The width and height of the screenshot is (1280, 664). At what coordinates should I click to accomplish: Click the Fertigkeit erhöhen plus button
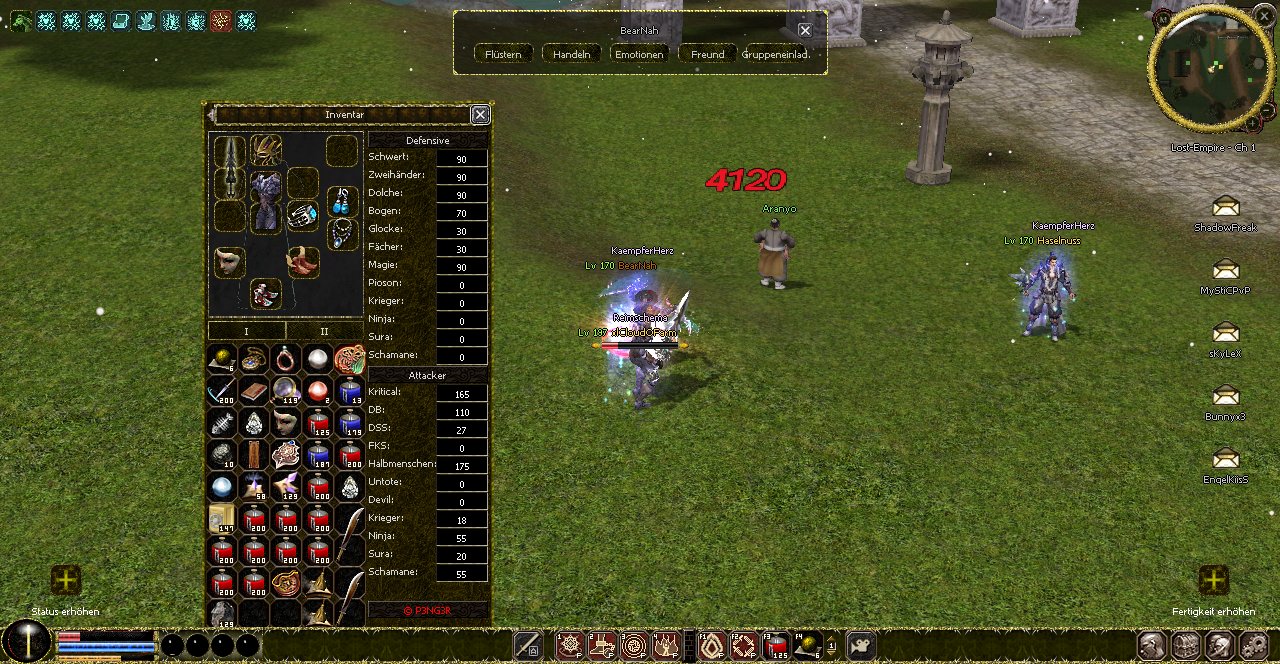click(x=1213, y=580)
